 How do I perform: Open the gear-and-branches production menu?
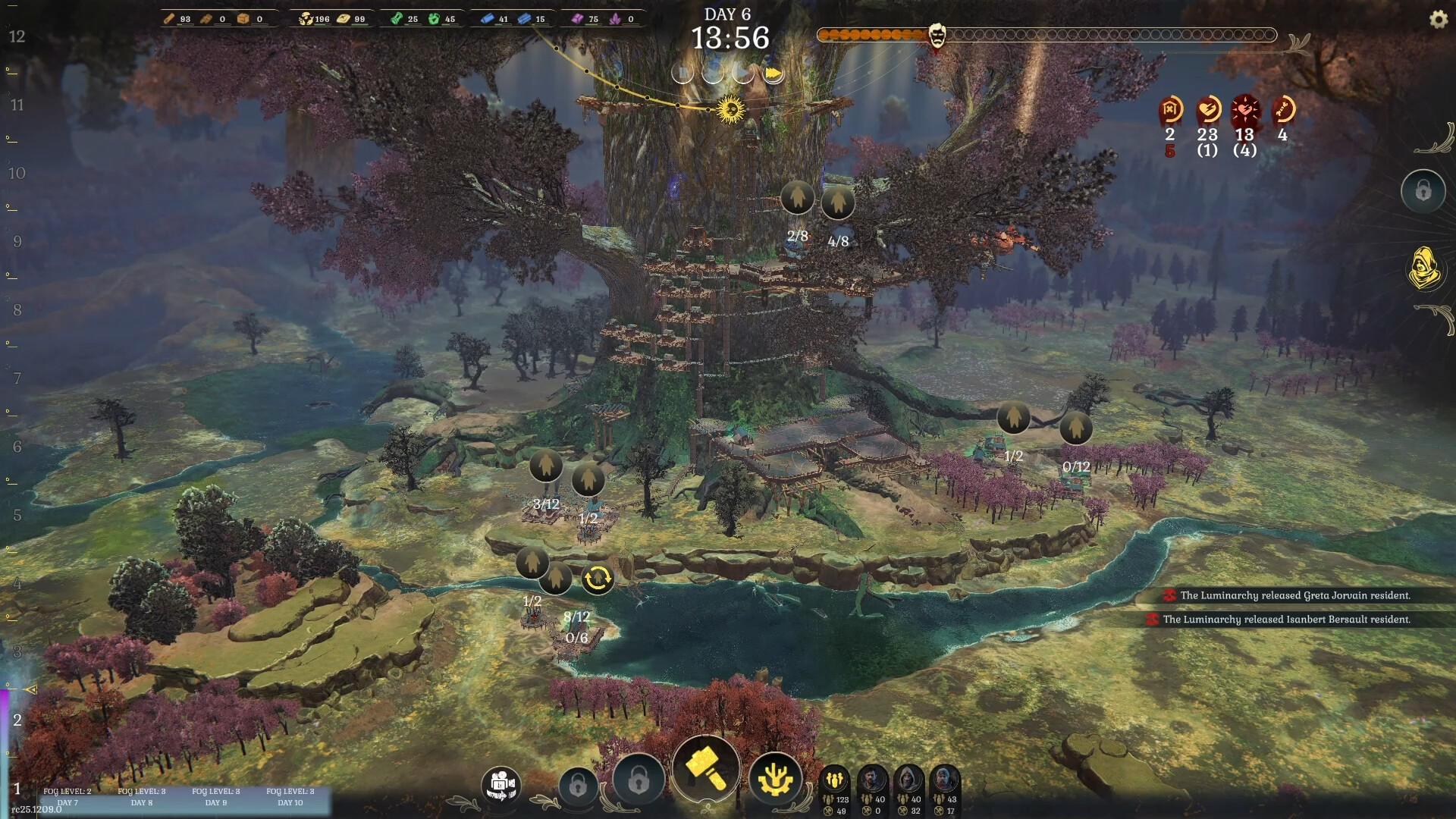tap(775, 780)
